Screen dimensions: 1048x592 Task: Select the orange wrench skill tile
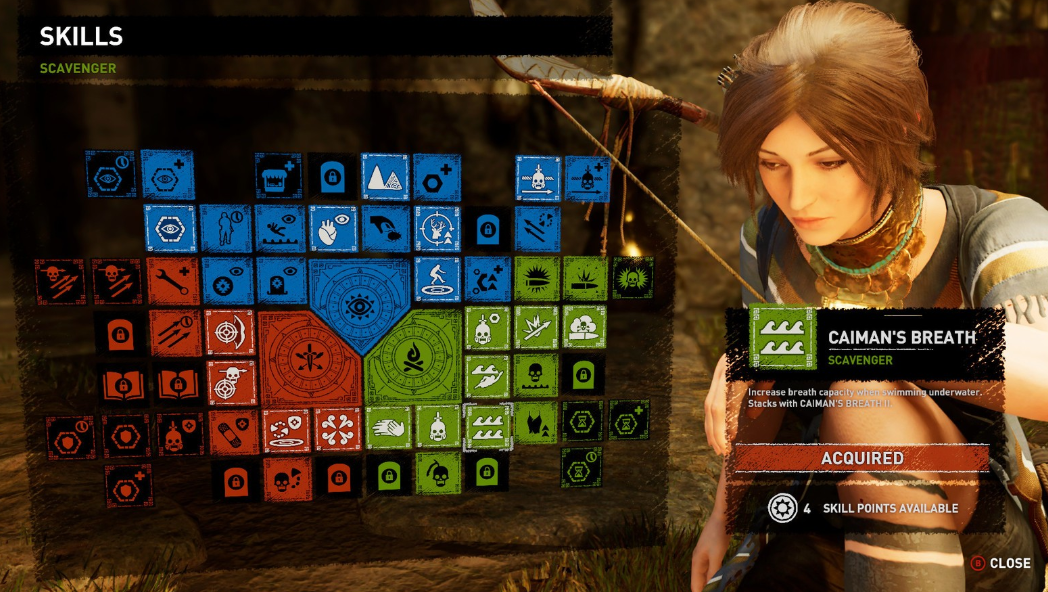tap(175, 281)
